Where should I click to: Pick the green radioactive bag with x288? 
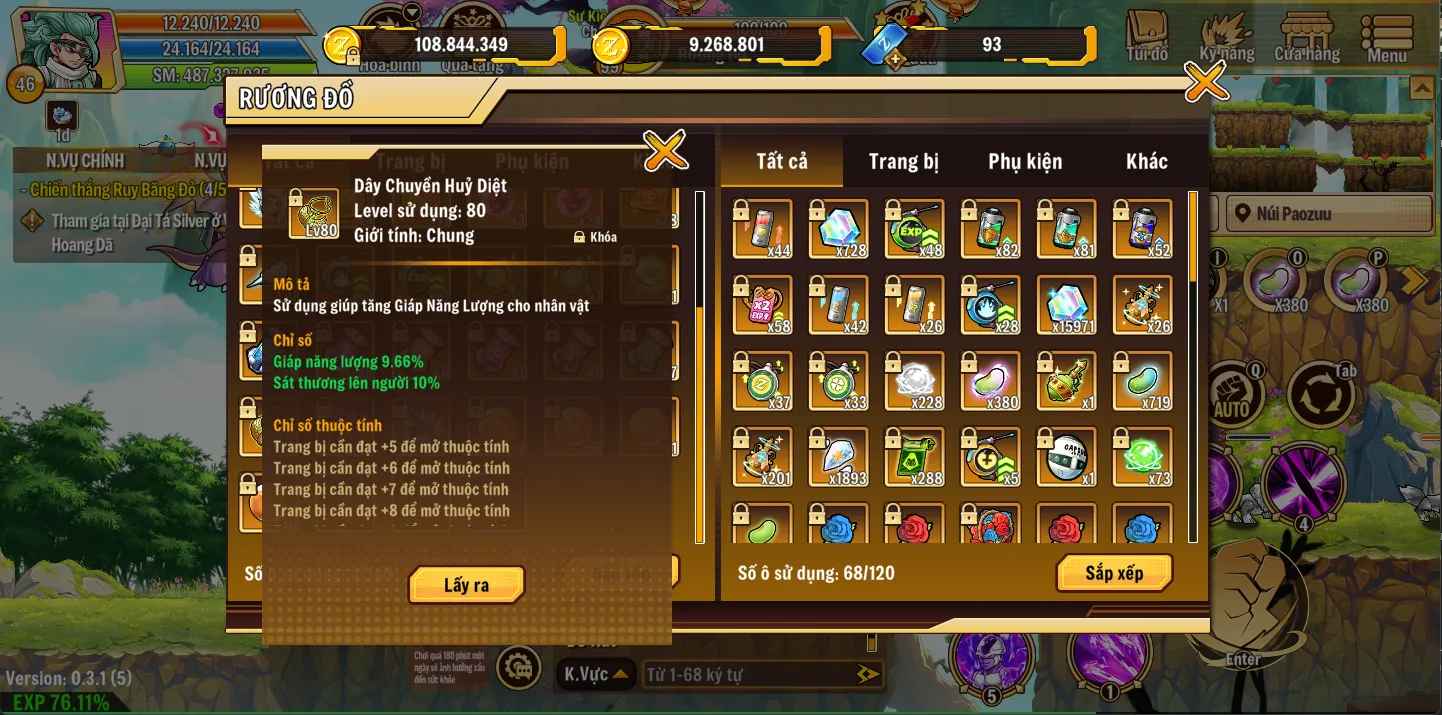(x=915, y=457)
